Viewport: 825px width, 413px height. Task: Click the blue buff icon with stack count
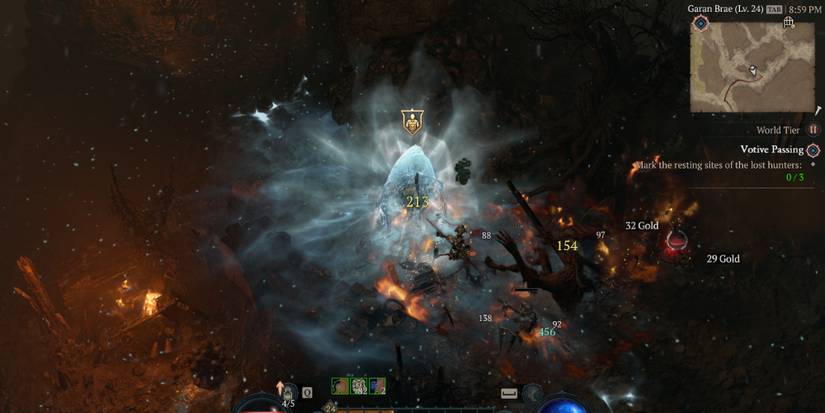[376, 386]
